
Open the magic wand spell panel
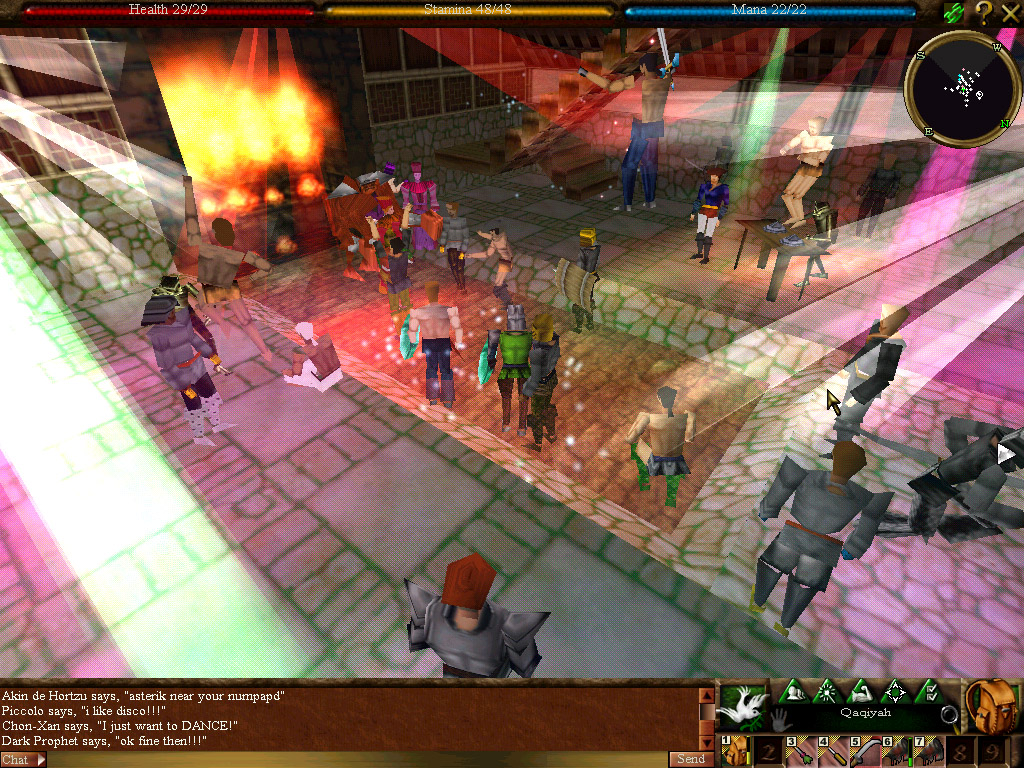click(827, 690)
